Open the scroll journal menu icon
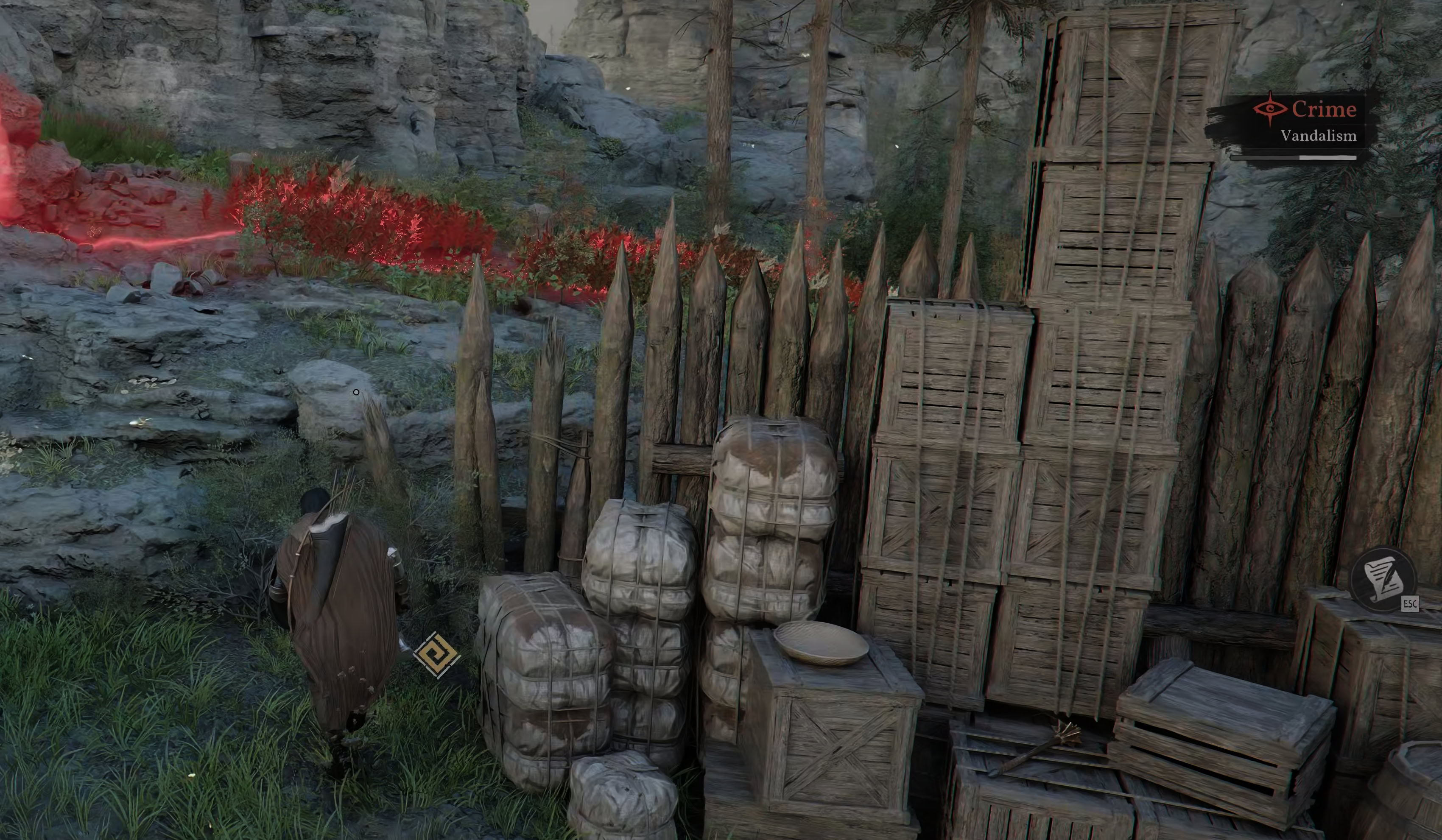The width and height of the screenshot is (1442, 840). [x=1383, y=580]
